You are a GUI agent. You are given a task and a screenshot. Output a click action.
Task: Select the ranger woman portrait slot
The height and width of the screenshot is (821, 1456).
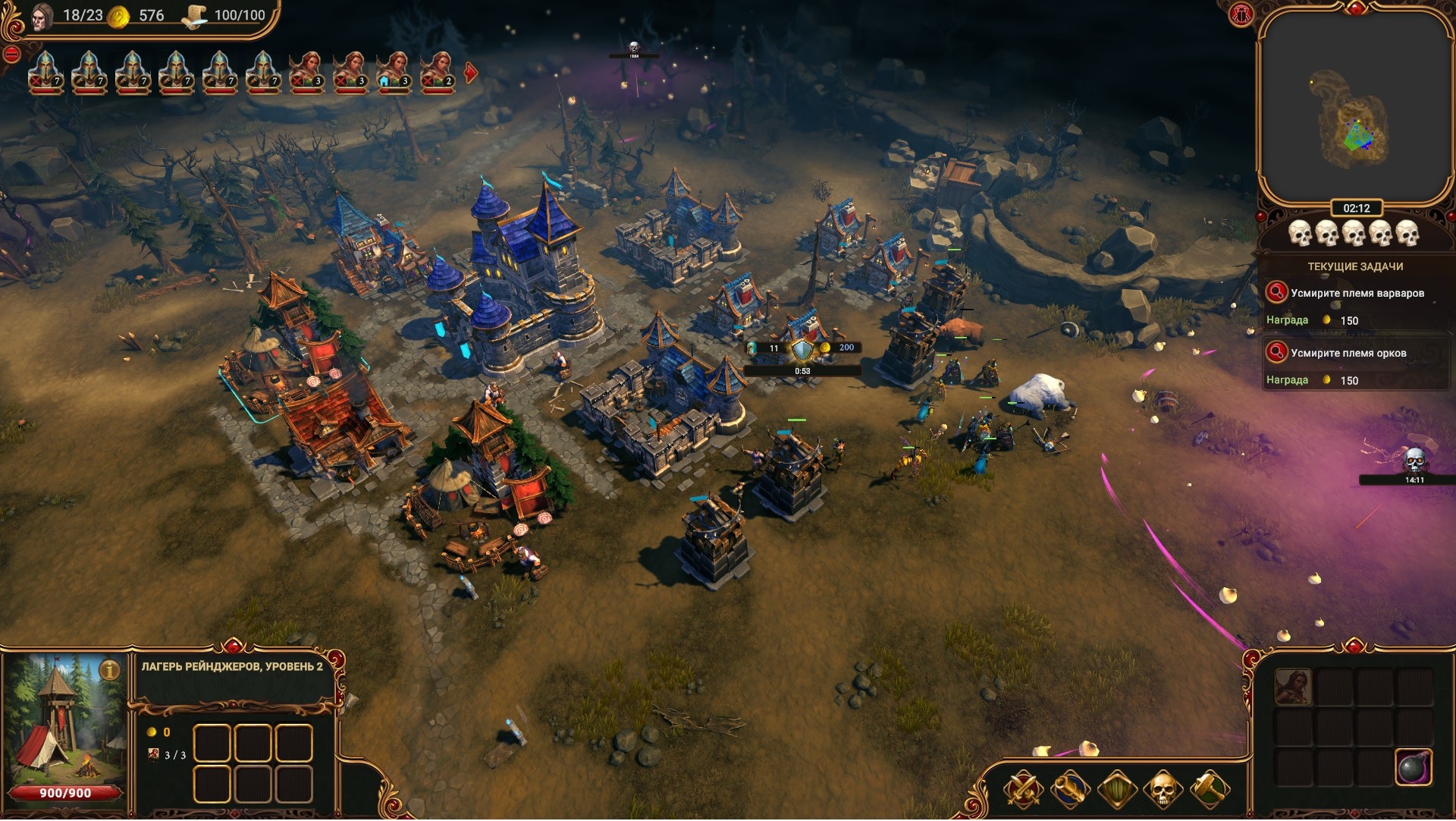pyautogui.click(x=1293, y=687)
